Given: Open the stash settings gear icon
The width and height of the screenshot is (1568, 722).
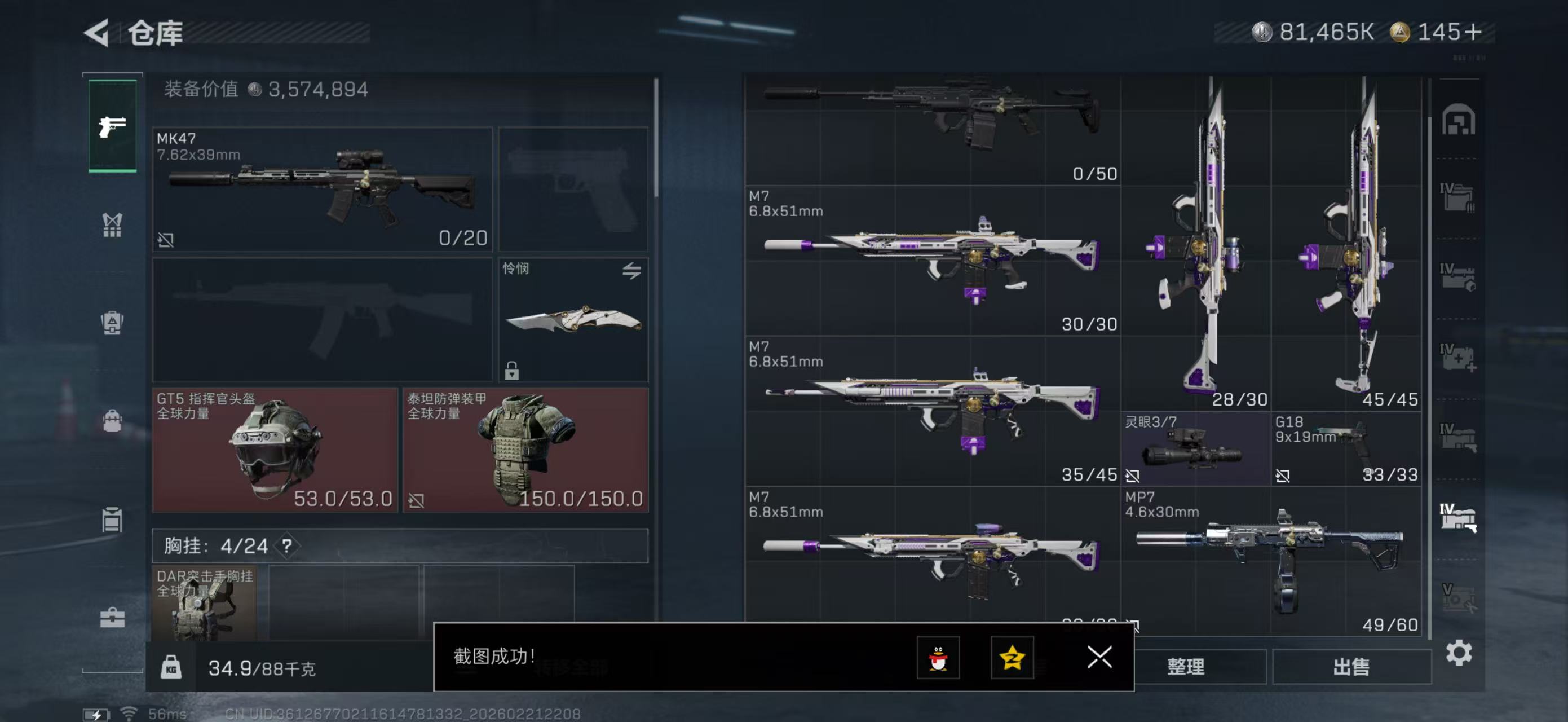Looking at the screenshot, I should pyautogui.click(x=1459, y=653).
